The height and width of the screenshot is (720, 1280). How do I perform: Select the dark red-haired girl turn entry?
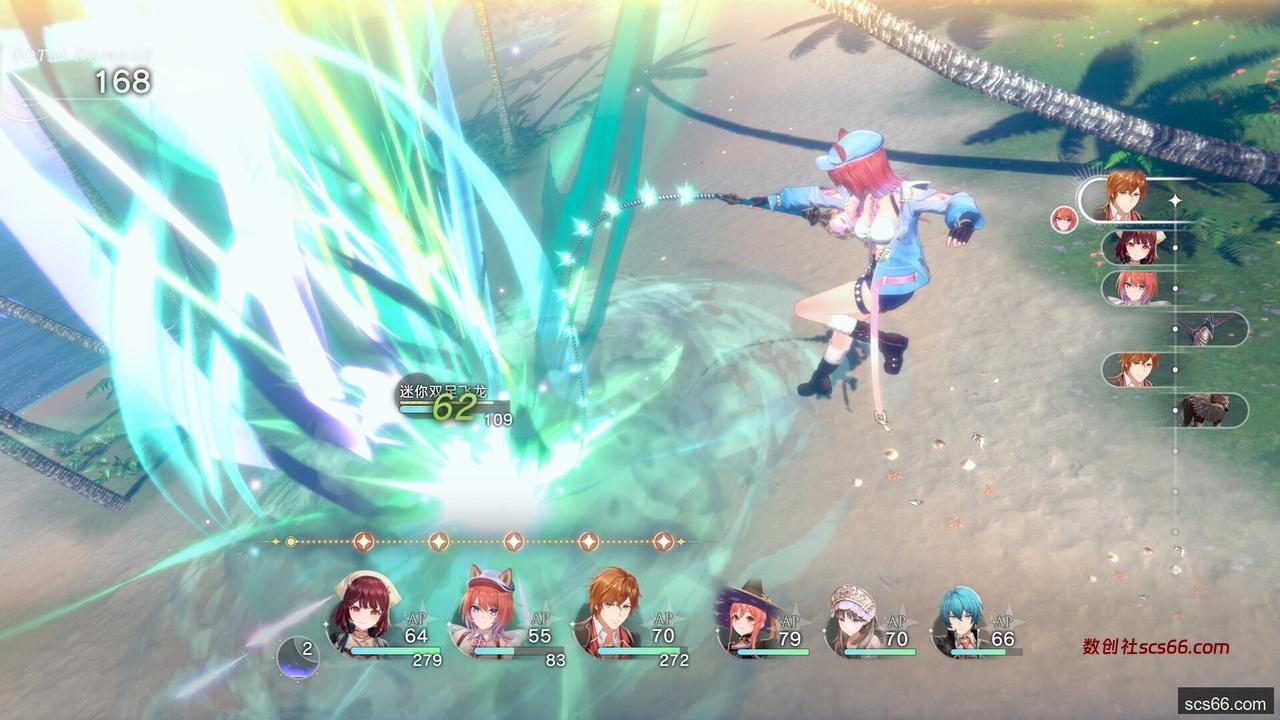(x=1135, y=247)
